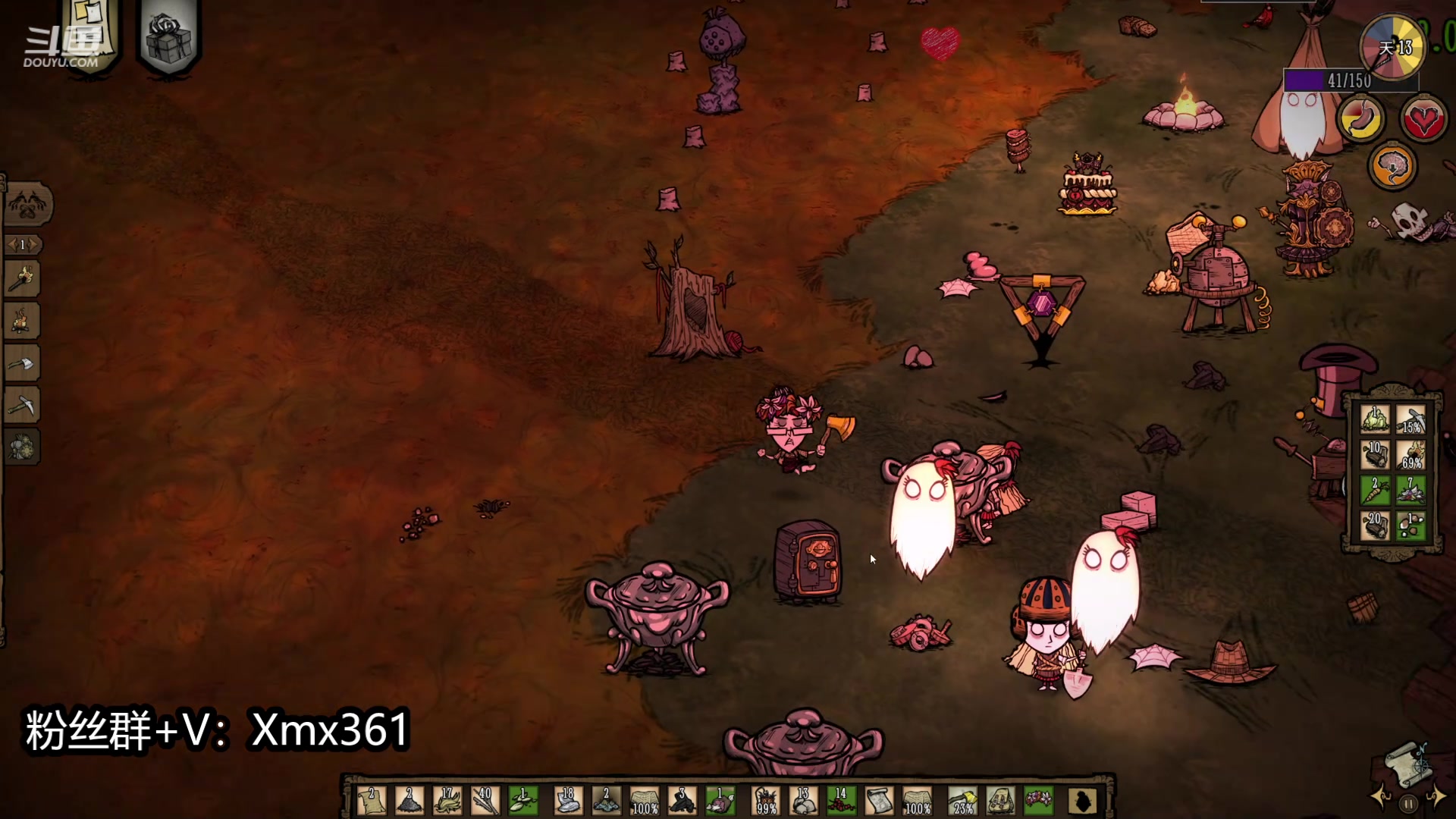1456x819 pixels.
Task: Click the backpack torch at 69%
Action: 1411,455
